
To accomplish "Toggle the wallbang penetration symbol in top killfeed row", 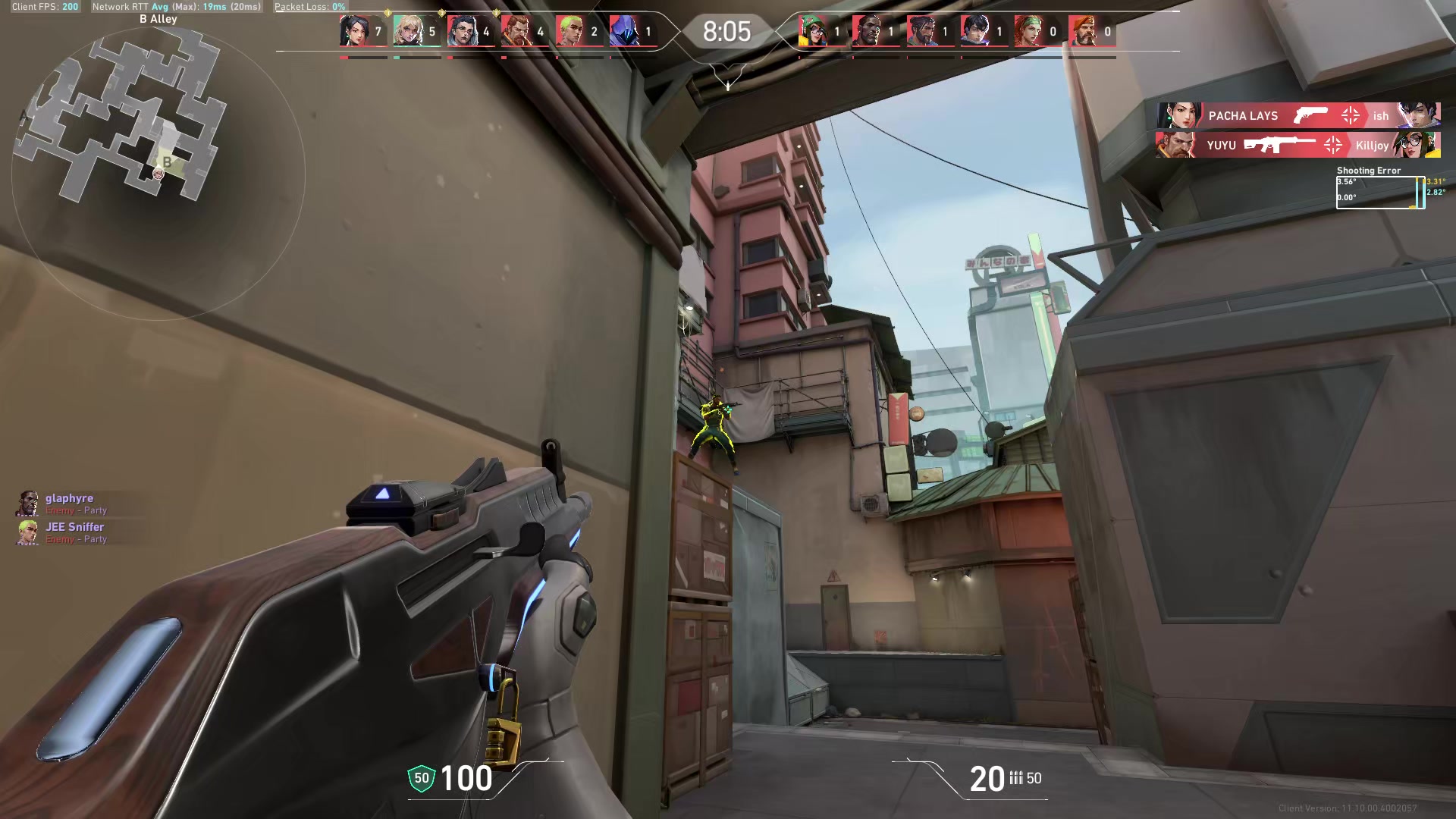I will (x=1351, y=116).
